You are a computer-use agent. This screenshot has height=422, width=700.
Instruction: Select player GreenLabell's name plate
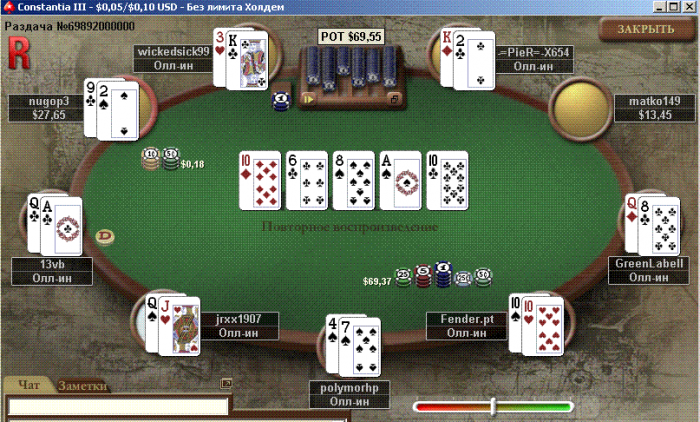[x=649, y=271]
